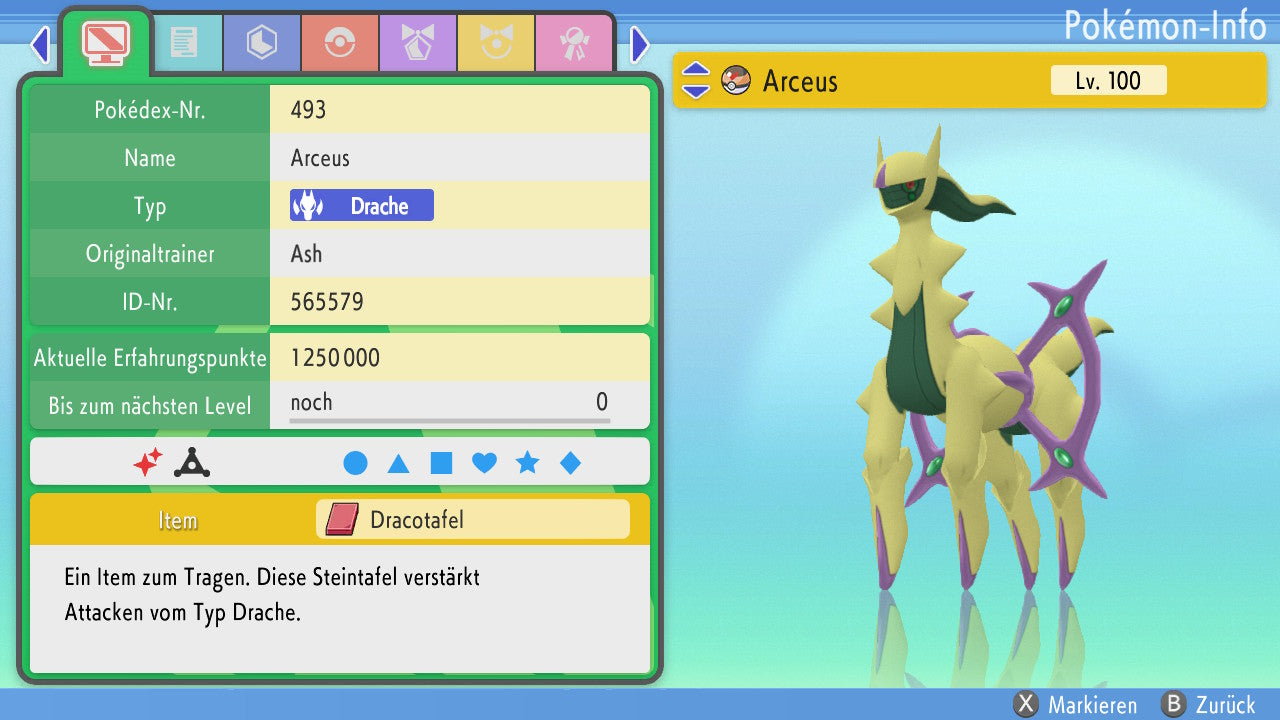Open the yellow tab
The width and height of the screenshot is (1280, 720).
495,43
